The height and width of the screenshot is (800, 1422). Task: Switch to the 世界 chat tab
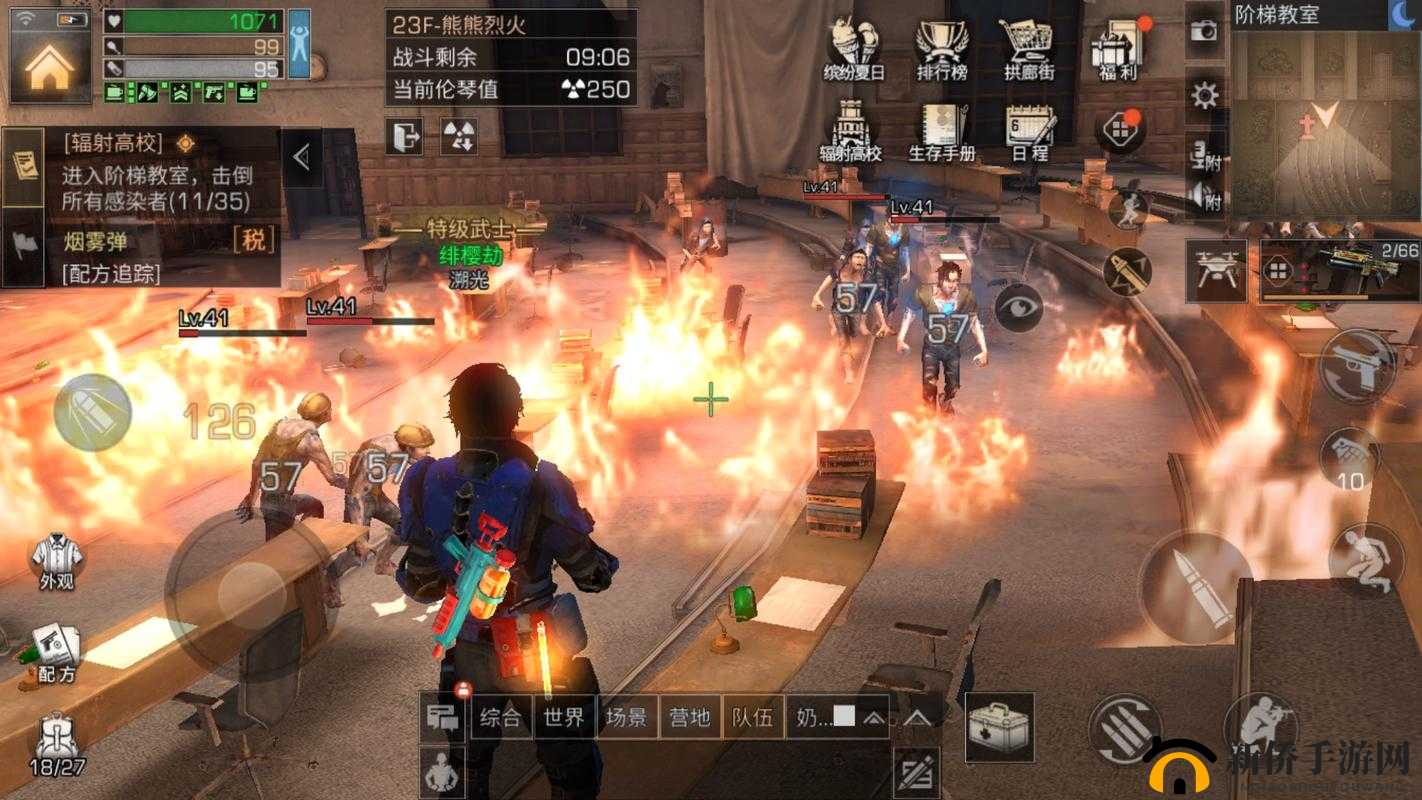tap(563, 717)
